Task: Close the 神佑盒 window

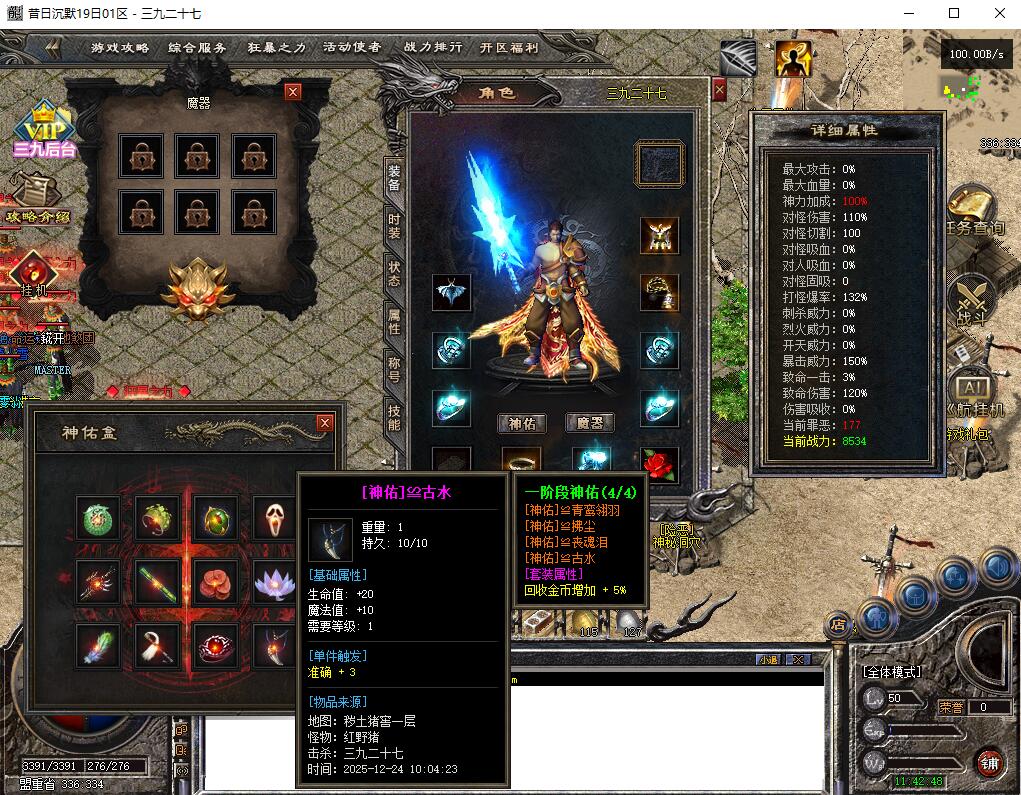Action: [325, 423]
